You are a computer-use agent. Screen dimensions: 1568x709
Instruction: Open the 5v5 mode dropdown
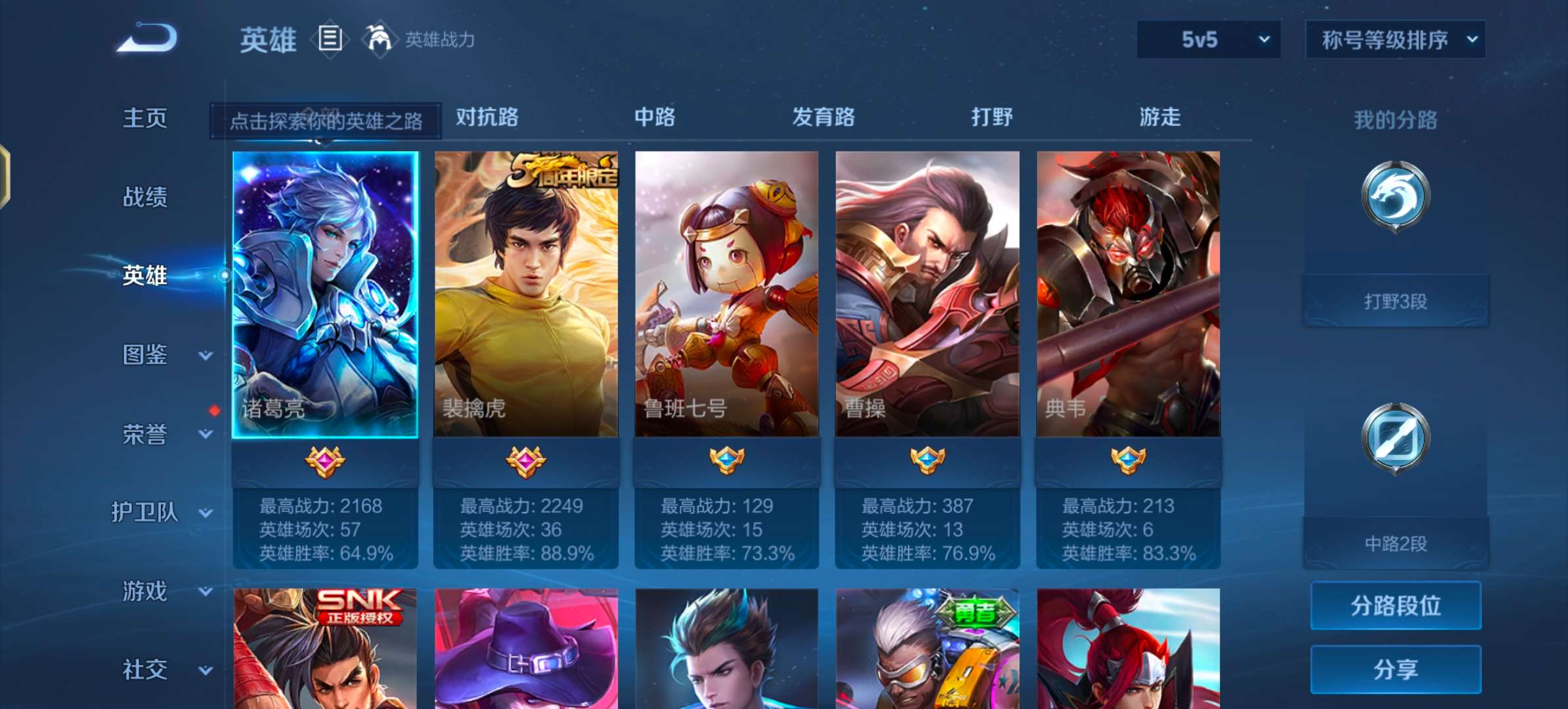1208,39
